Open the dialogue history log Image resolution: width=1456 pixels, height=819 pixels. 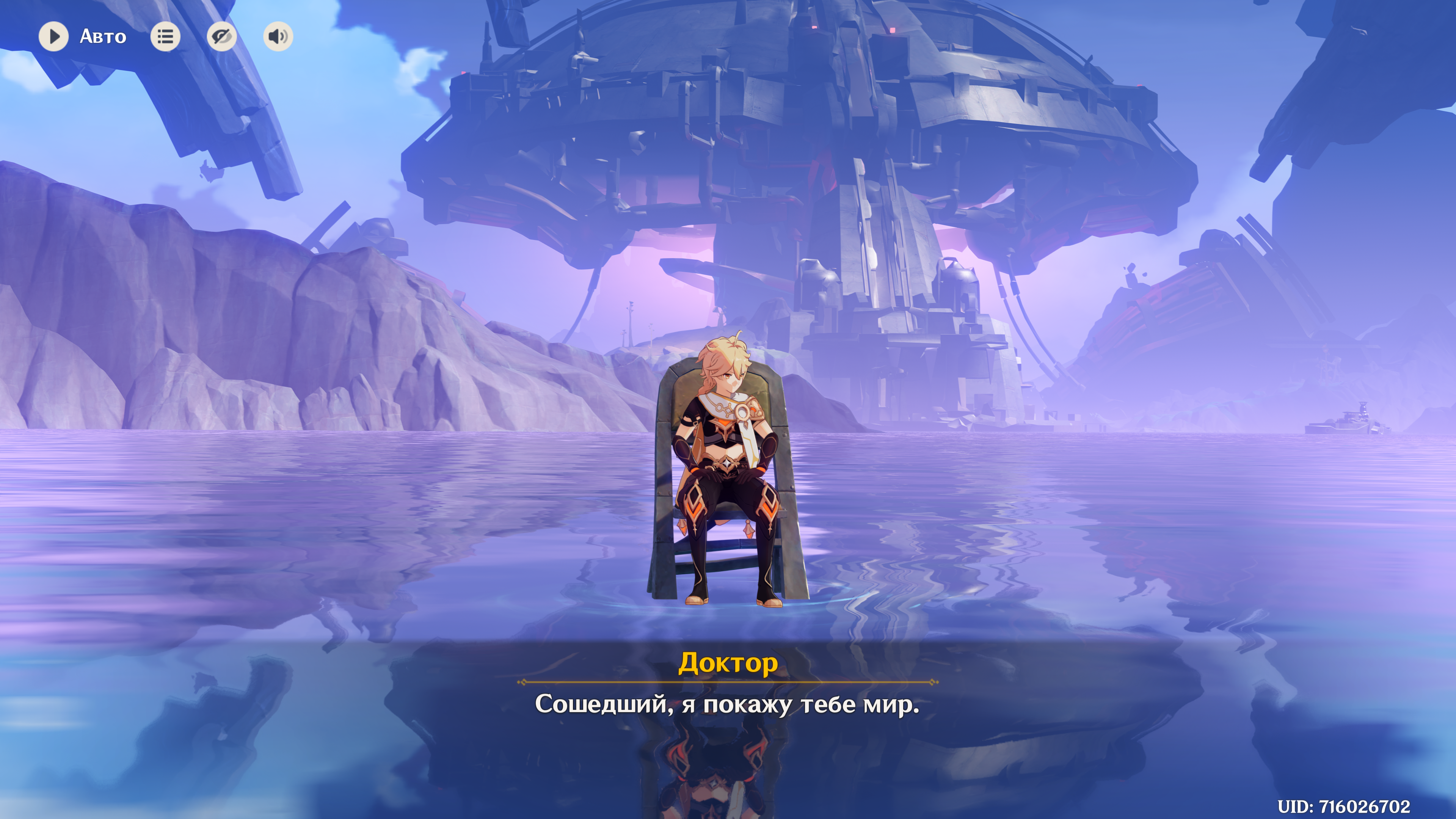[165, 37]
